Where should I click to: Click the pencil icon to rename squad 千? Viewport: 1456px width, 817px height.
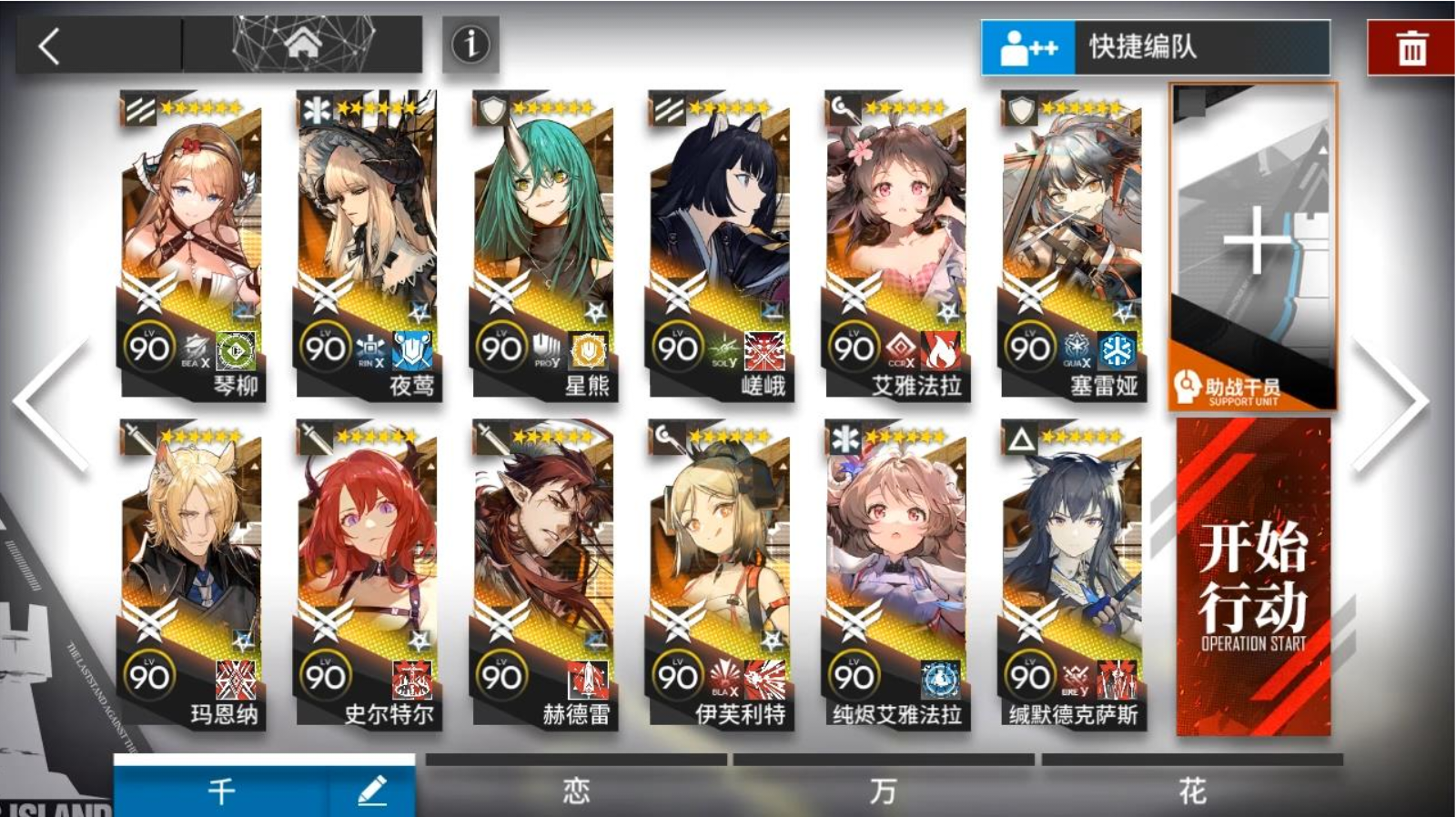tap(370, 792)
